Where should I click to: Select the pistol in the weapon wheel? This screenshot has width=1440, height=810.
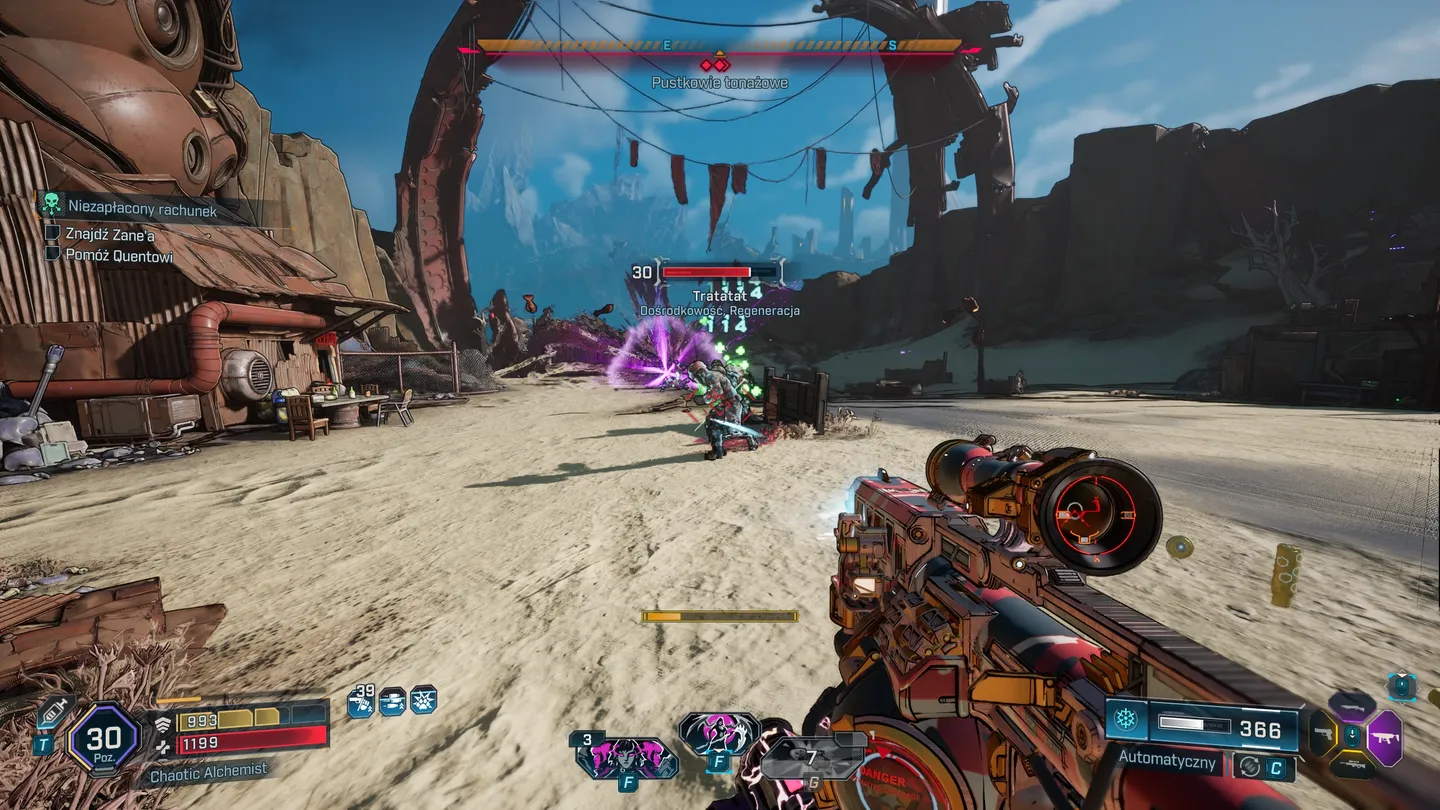pyautogui.click(x=1324, y=735)
